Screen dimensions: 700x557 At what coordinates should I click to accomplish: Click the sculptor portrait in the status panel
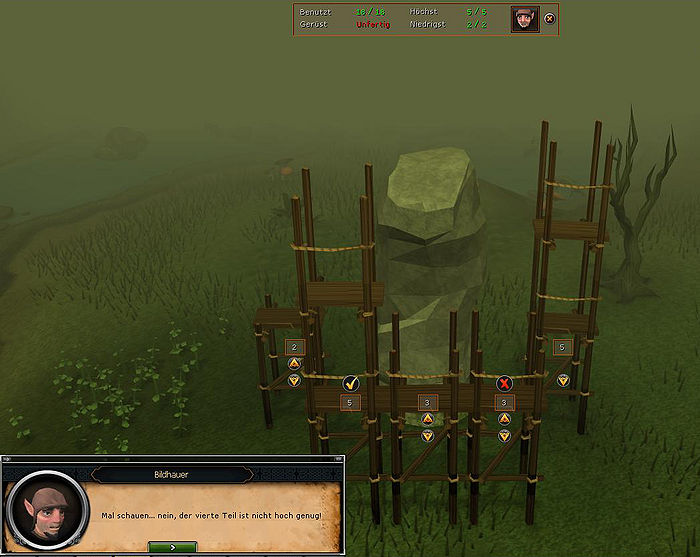coord(525,19)
